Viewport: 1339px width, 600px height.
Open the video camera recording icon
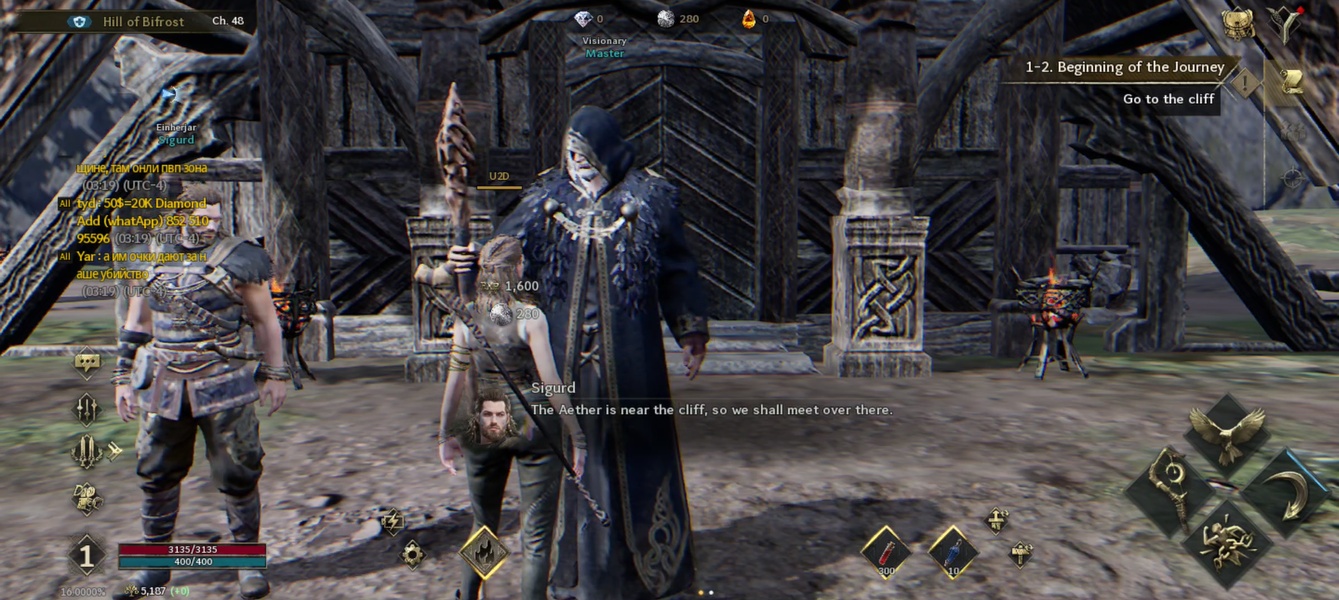tap(87, 497)
